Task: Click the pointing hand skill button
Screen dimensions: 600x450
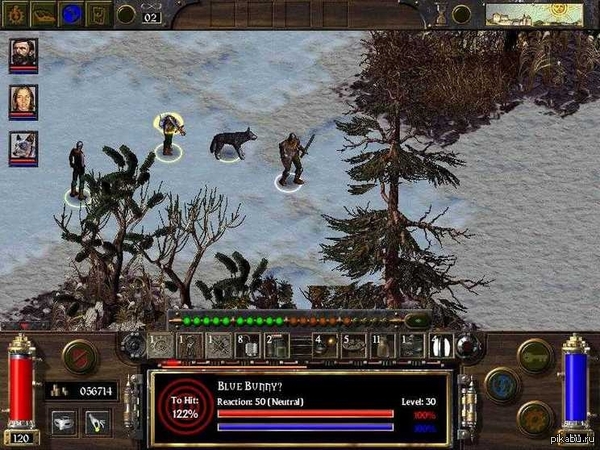Action: pyautogui.click(x=96, y=421)
